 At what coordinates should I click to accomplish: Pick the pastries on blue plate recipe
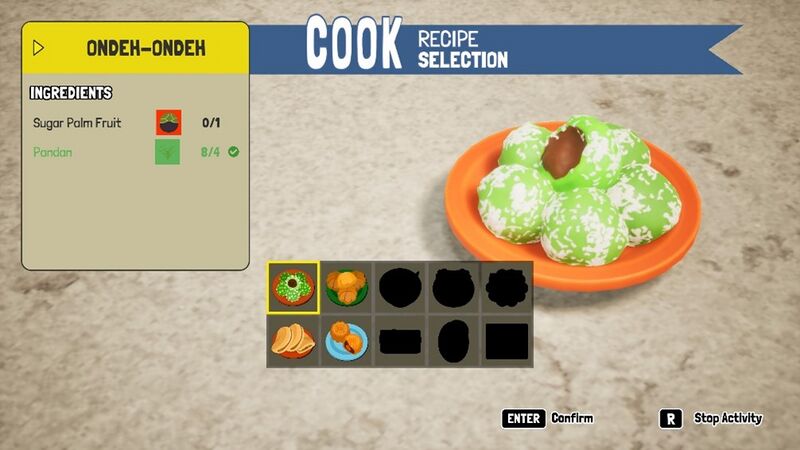(347, 341)
